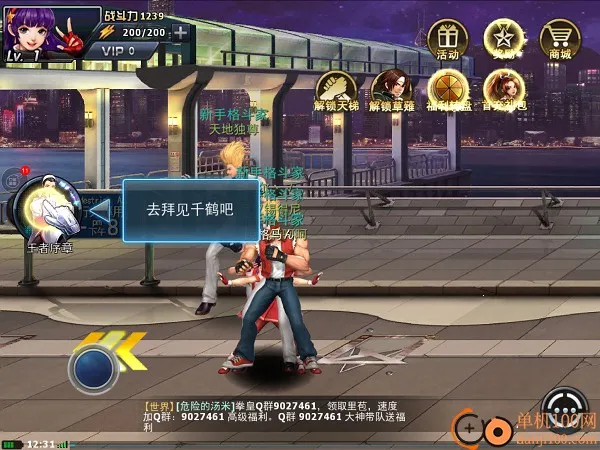Click the plus button beside stamina 200/200
600x450 pixels.
[180, 32]
